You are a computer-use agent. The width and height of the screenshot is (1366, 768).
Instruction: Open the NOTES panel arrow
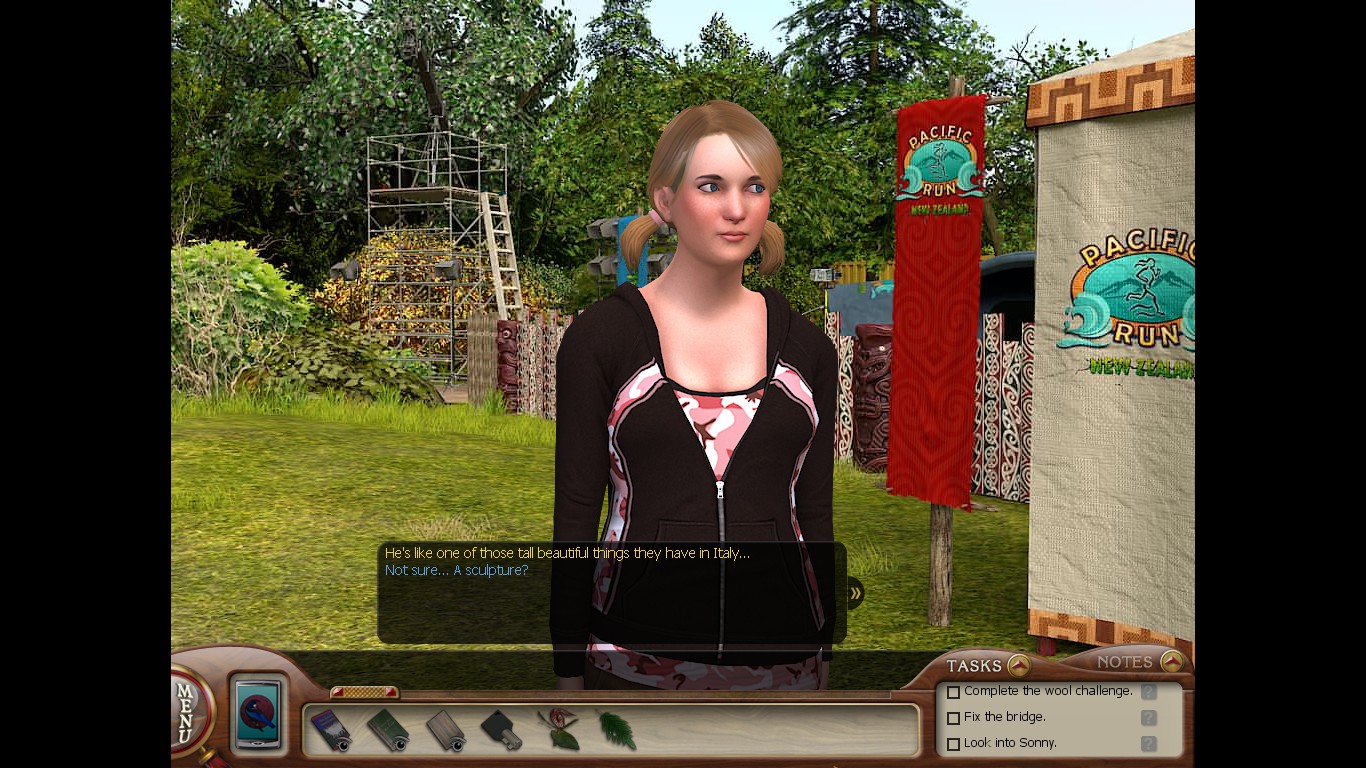[1171, 661]
